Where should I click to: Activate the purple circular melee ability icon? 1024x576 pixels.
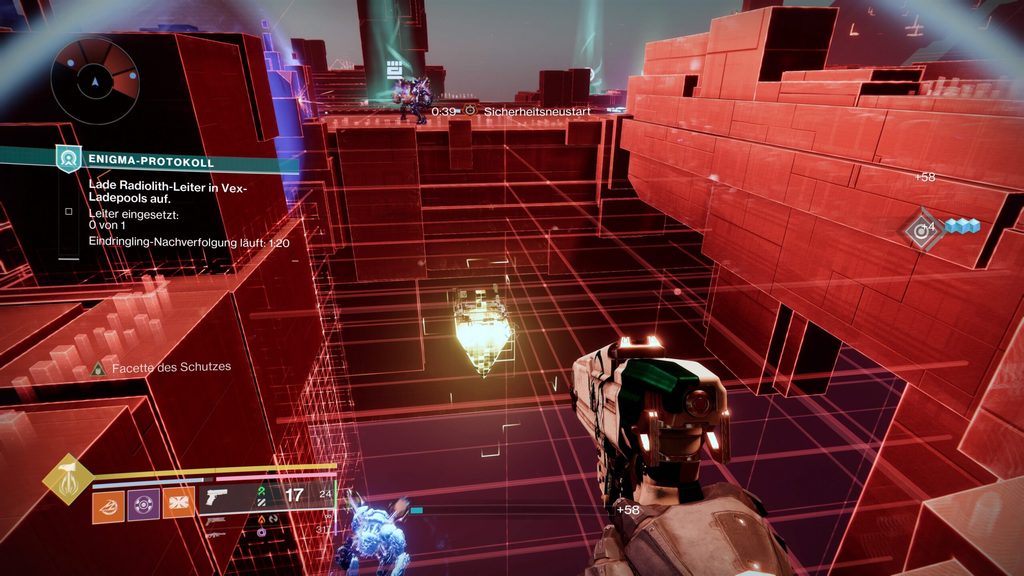click(x=143, y=505)
